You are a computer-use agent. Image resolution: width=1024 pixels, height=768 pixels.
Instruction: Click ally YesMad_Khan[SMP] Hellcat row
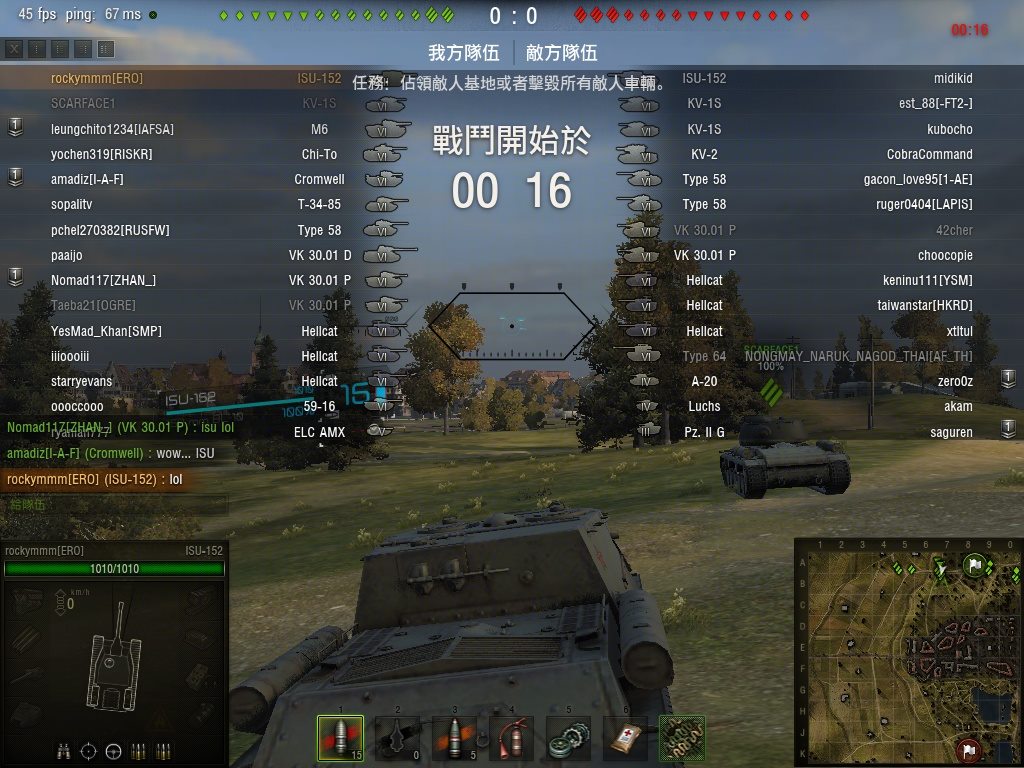105,331
